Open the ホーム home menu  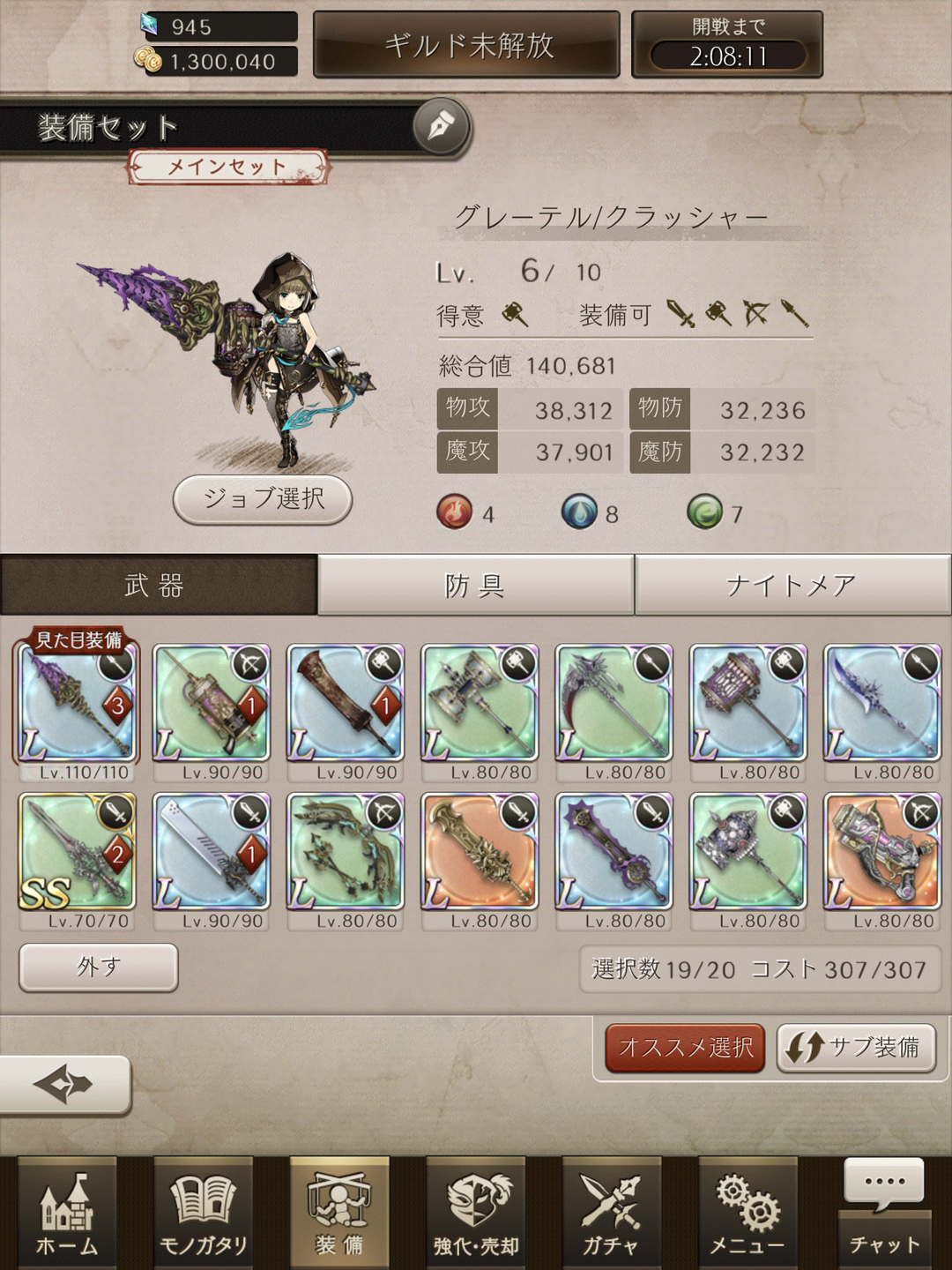[67, 1213]
